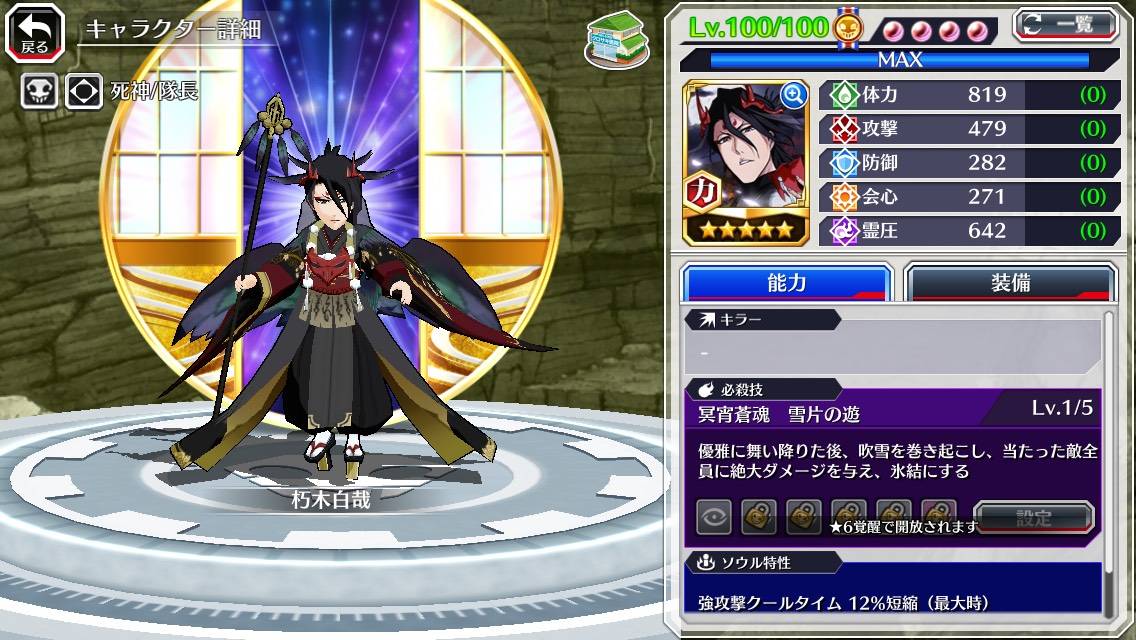This screenshot has width=1136, height=640.
Task: Open the 一覧 character list
Action: point(1064,24)
